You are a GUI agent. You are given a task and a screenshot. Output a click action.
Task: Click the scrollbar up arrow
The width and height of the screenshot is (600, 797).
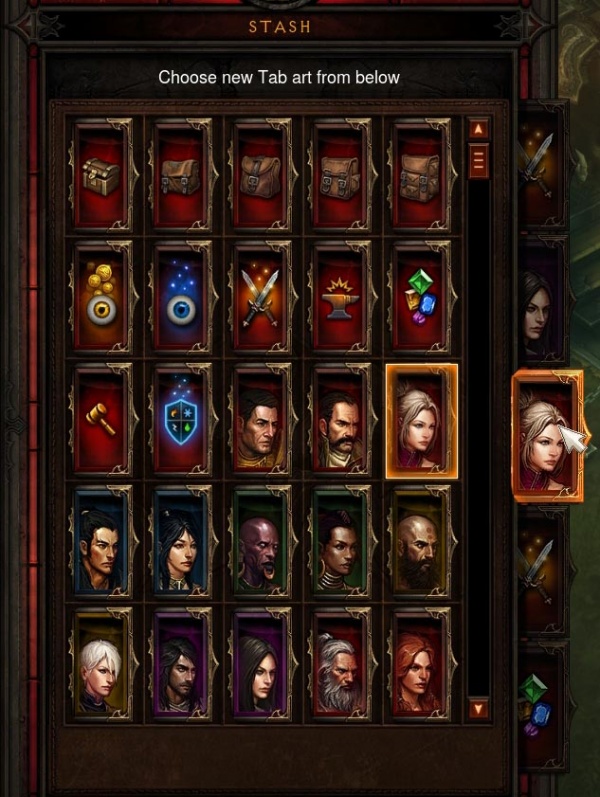[478, 129]
